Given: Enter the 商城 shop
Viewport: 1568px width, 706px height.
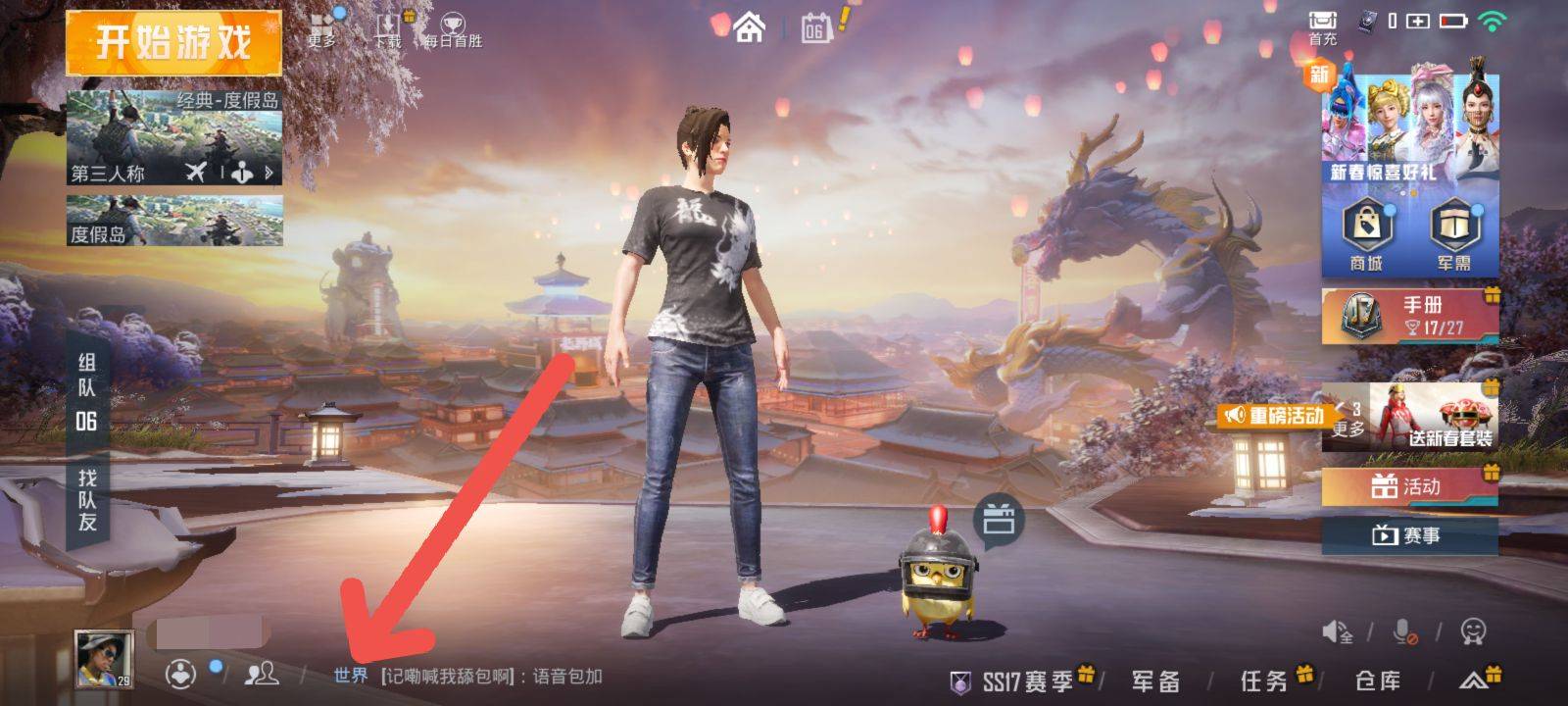Looking at the screenshot, I should click(x=1365, y=235).
